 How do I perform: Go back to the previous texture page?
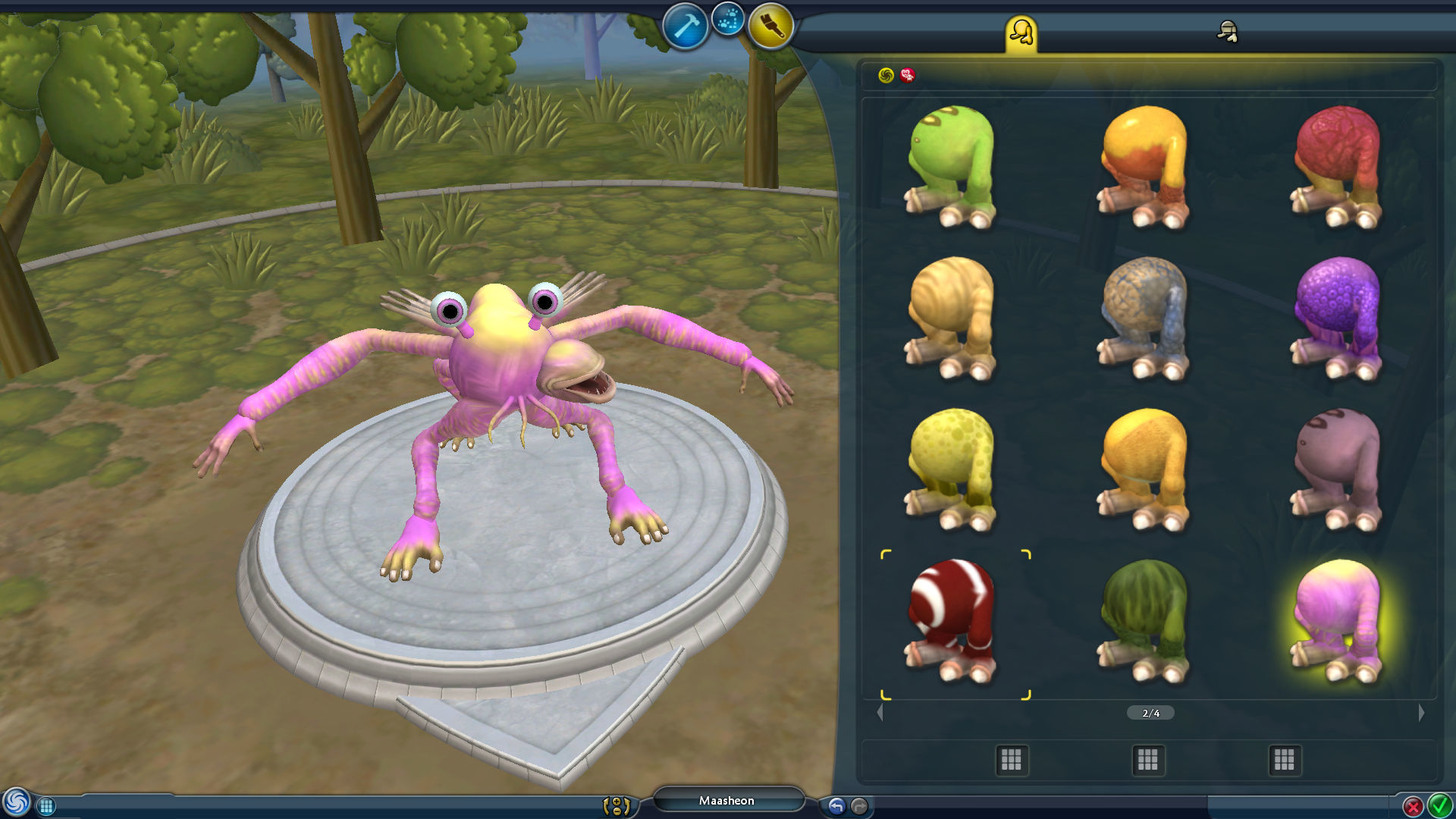tap(880, 711)
